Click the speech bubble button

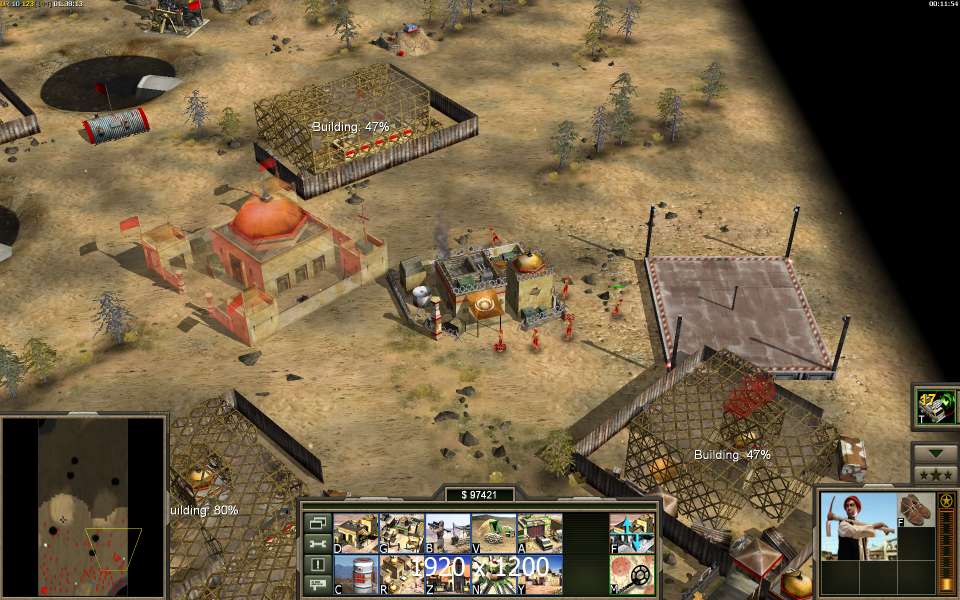click(317, 585)
